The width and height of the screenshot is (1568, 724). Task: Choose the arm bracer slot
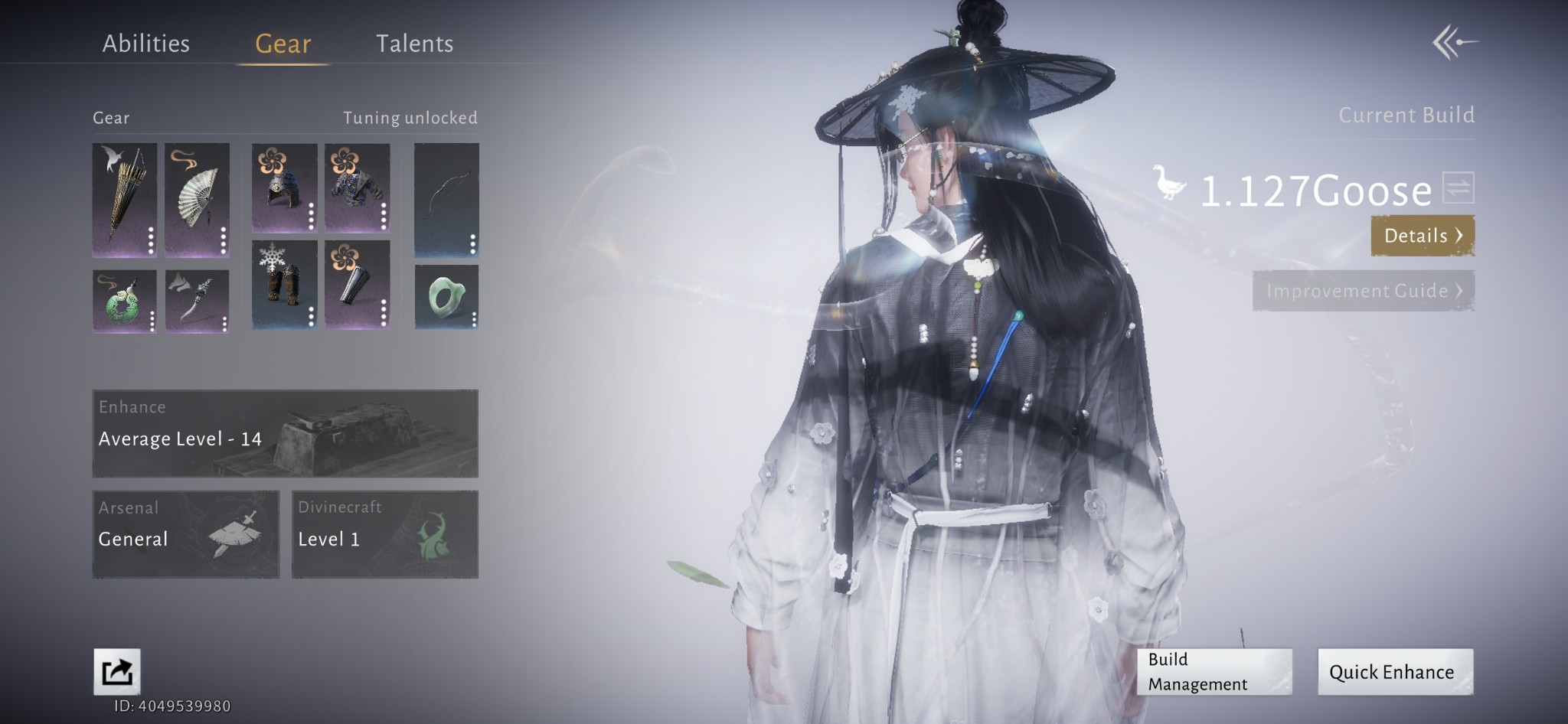tap(357, 284)
